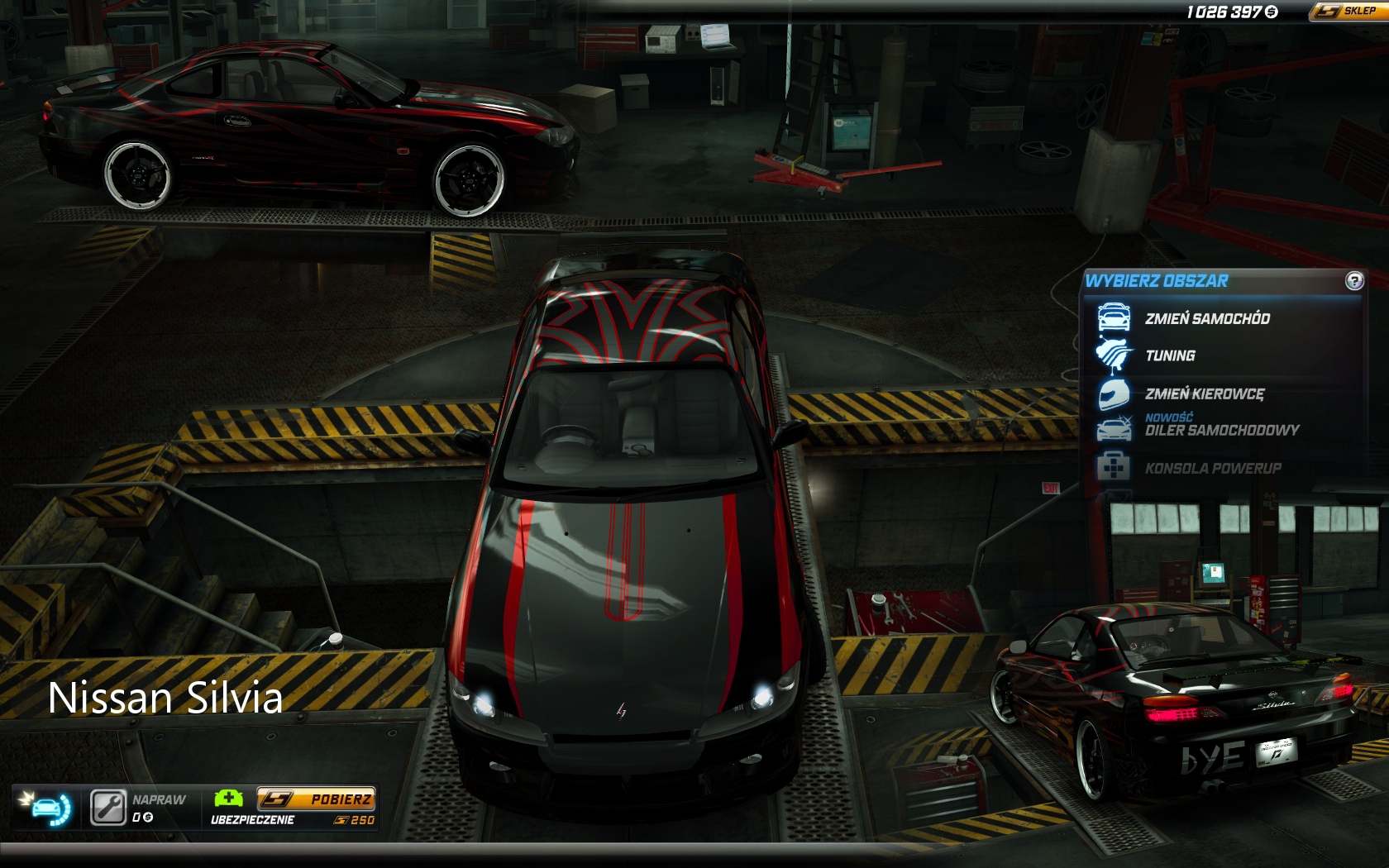Open KONSOLA POWERUP entry
1389x868 pixels.
click(x=1212, y=468)
